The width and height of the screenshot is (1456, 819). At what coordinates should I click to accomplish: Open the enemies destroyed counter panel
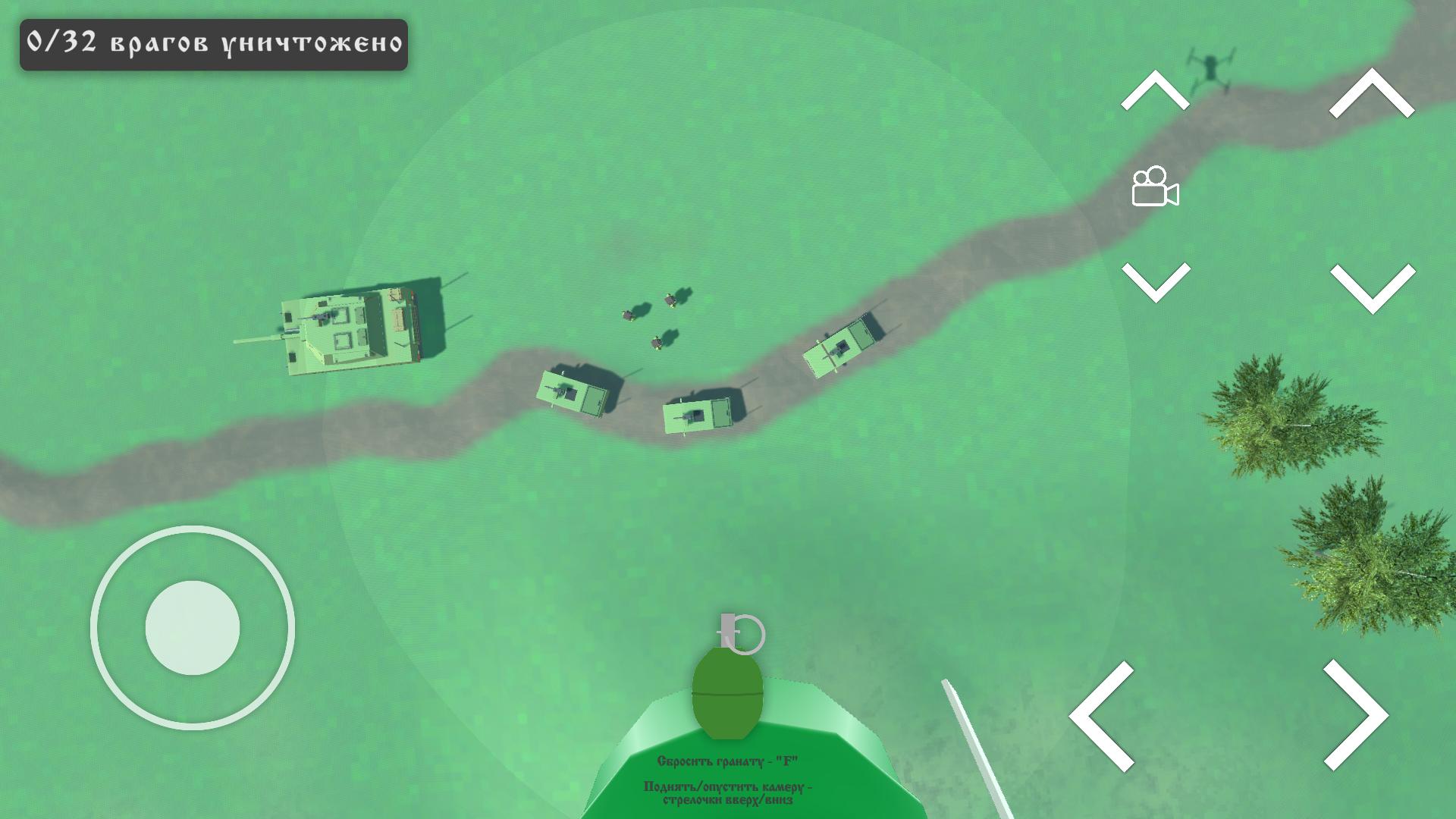(212, 43)
